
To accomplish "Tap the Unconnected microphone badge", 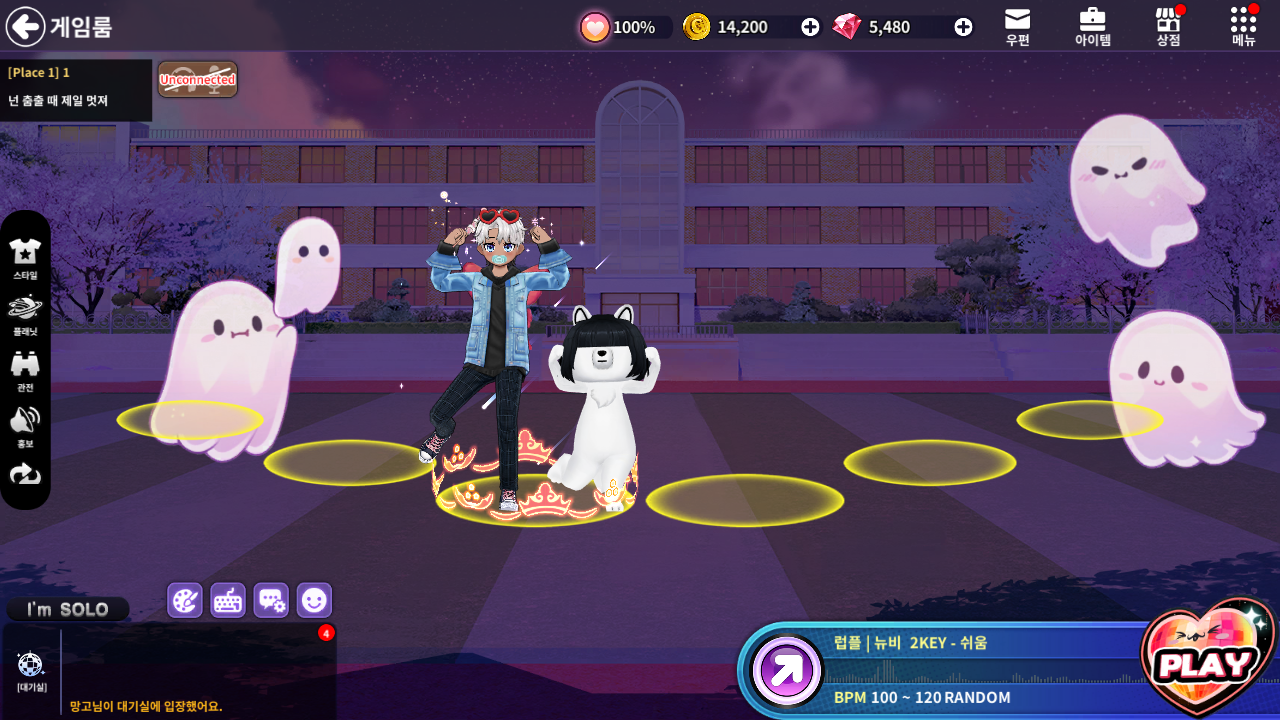I will click(x=197, y=80).
